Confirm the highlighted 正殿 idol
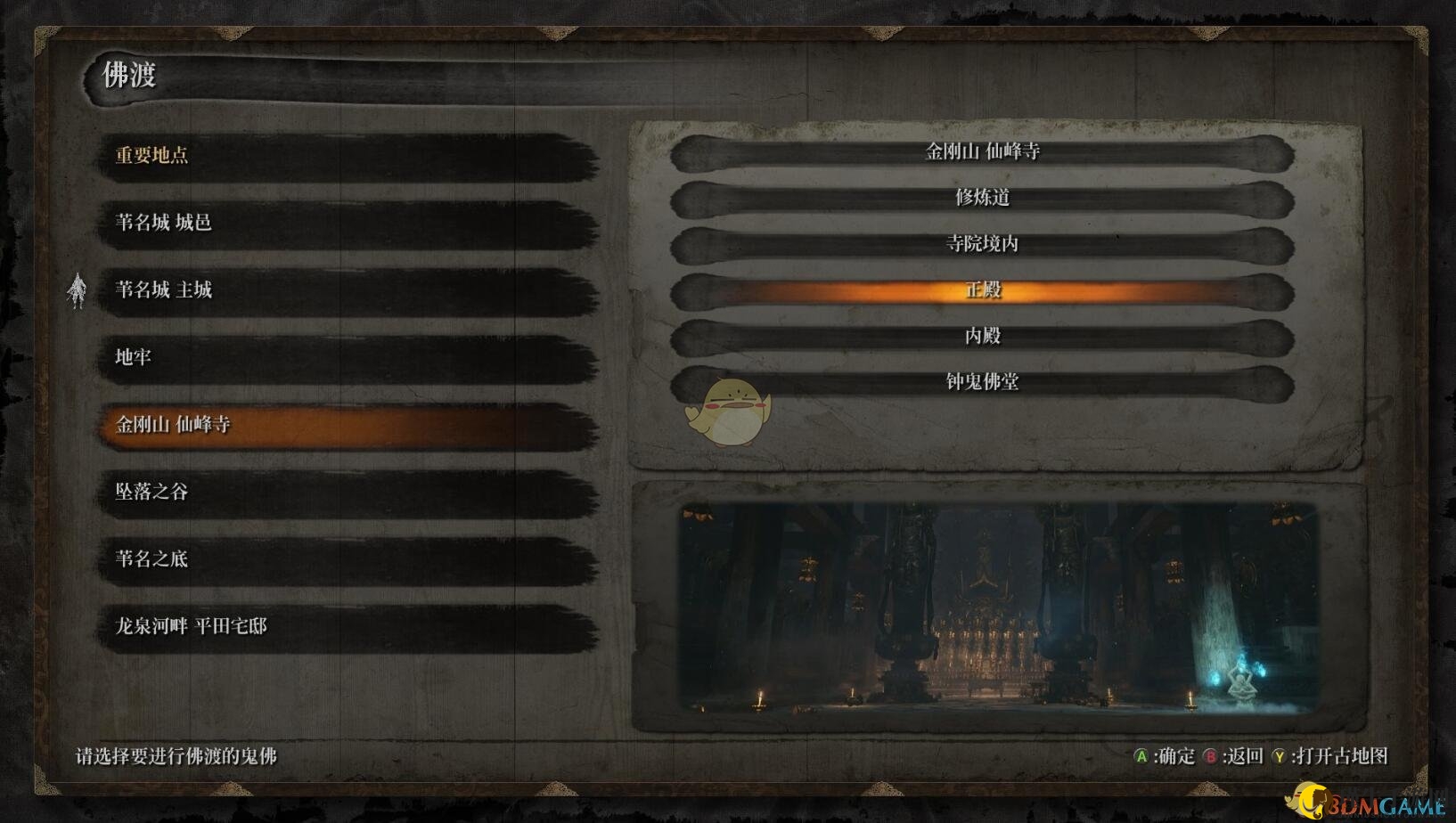Screen dimensions: 1456x823 tap(982, 290)
